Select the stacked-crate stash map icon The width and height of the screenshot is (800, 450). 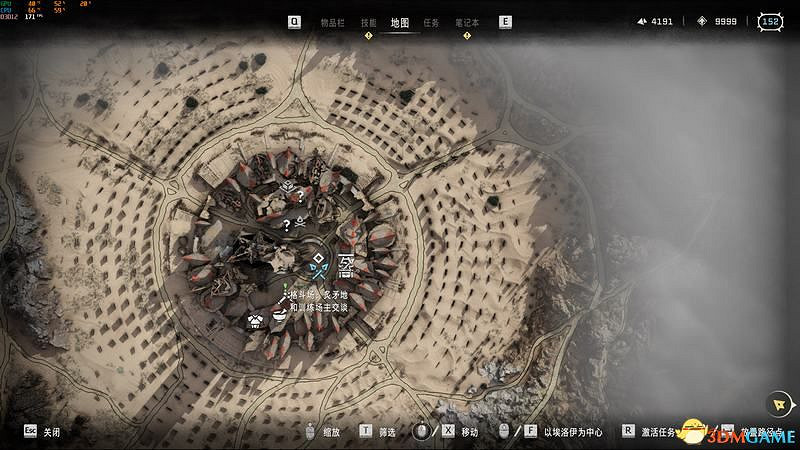pos(286,187)
